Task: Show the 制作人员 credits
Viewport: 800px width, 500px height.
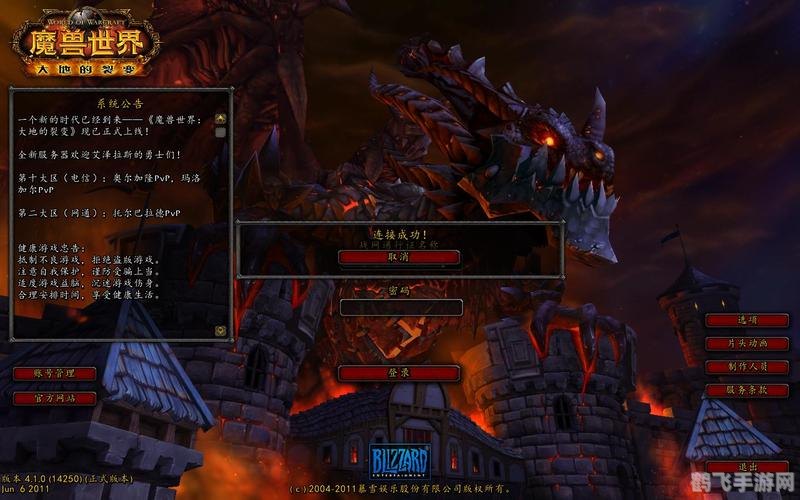Action: point(747,366)
